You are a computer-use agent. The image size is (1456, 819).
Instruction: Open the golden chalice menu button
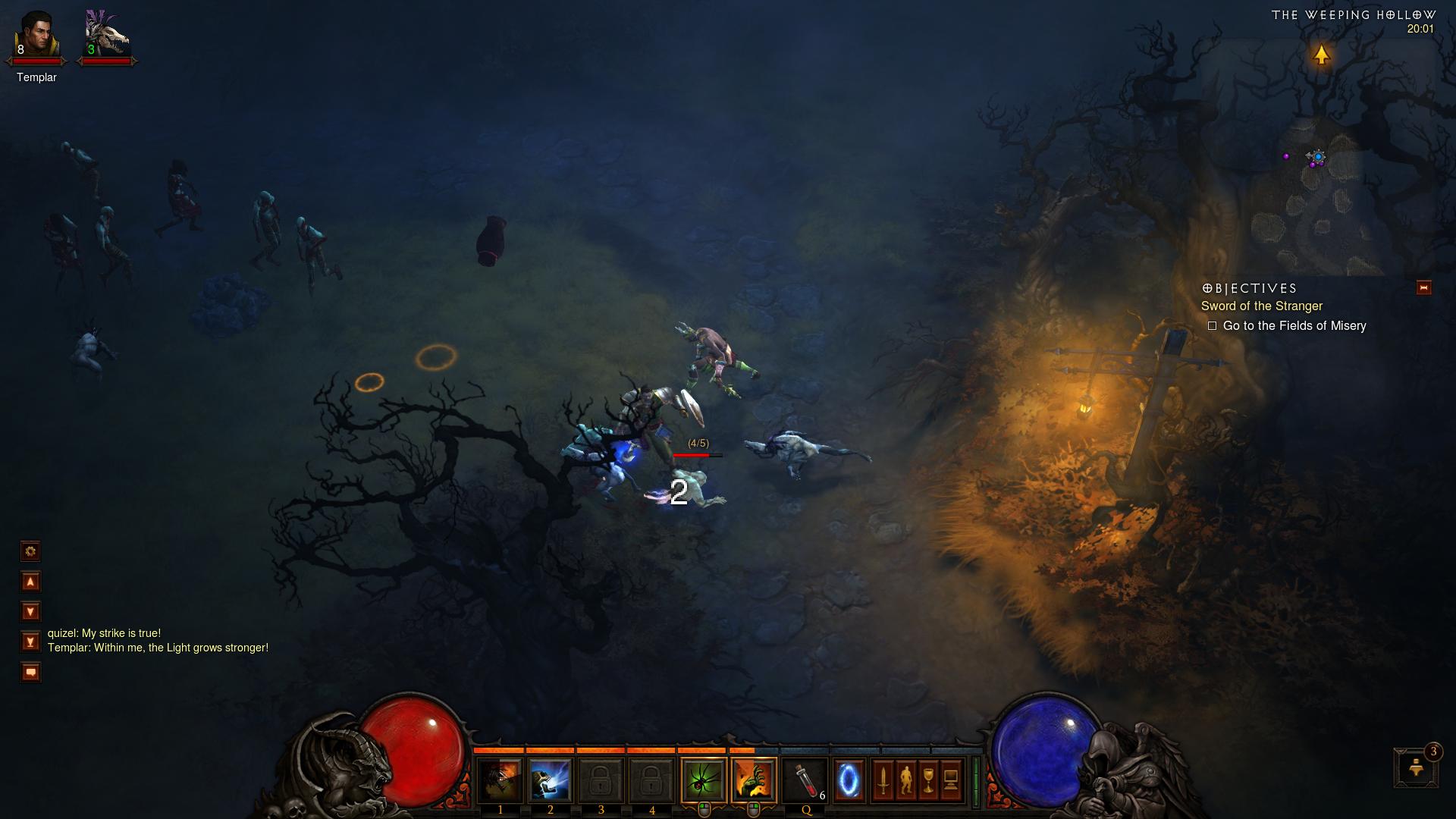(x=928, y=780)
